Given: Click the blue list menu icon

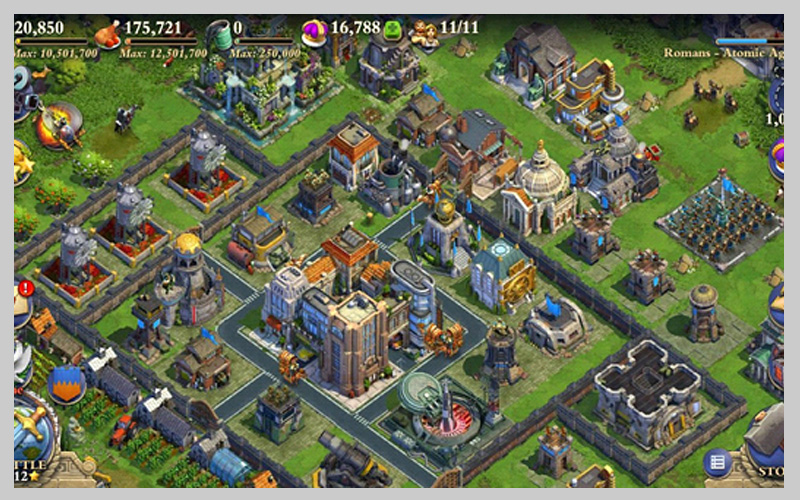Looking at the screenshot, I should click(716, 462).
